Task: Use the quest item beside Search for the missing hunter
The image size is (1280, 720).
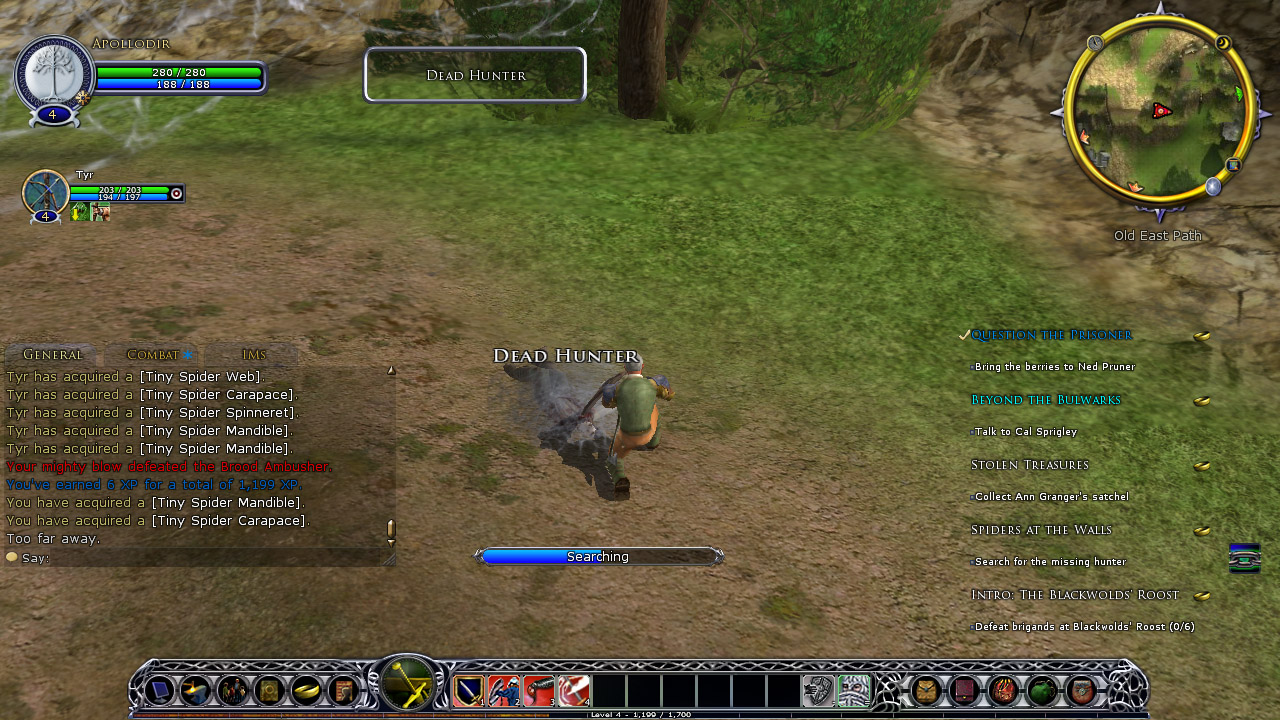Action: coord(1244,558)
